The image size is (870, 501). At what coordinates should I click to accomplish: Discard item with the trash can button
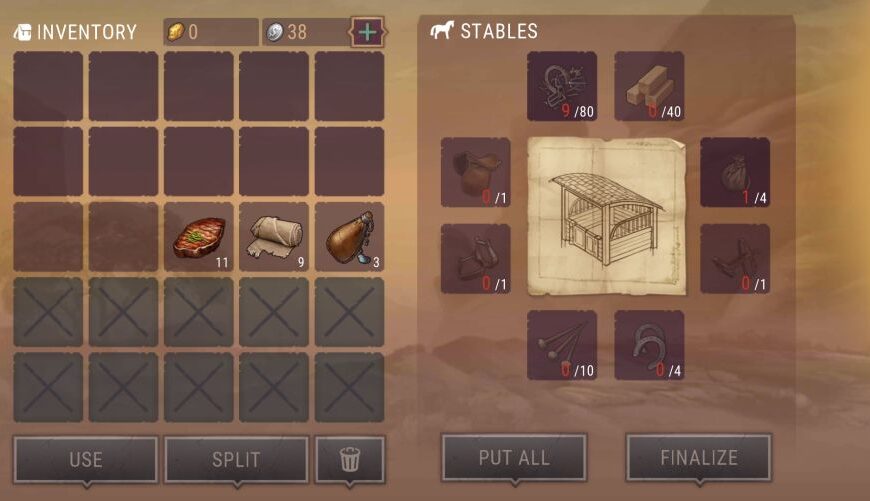[x=350, y=459]
